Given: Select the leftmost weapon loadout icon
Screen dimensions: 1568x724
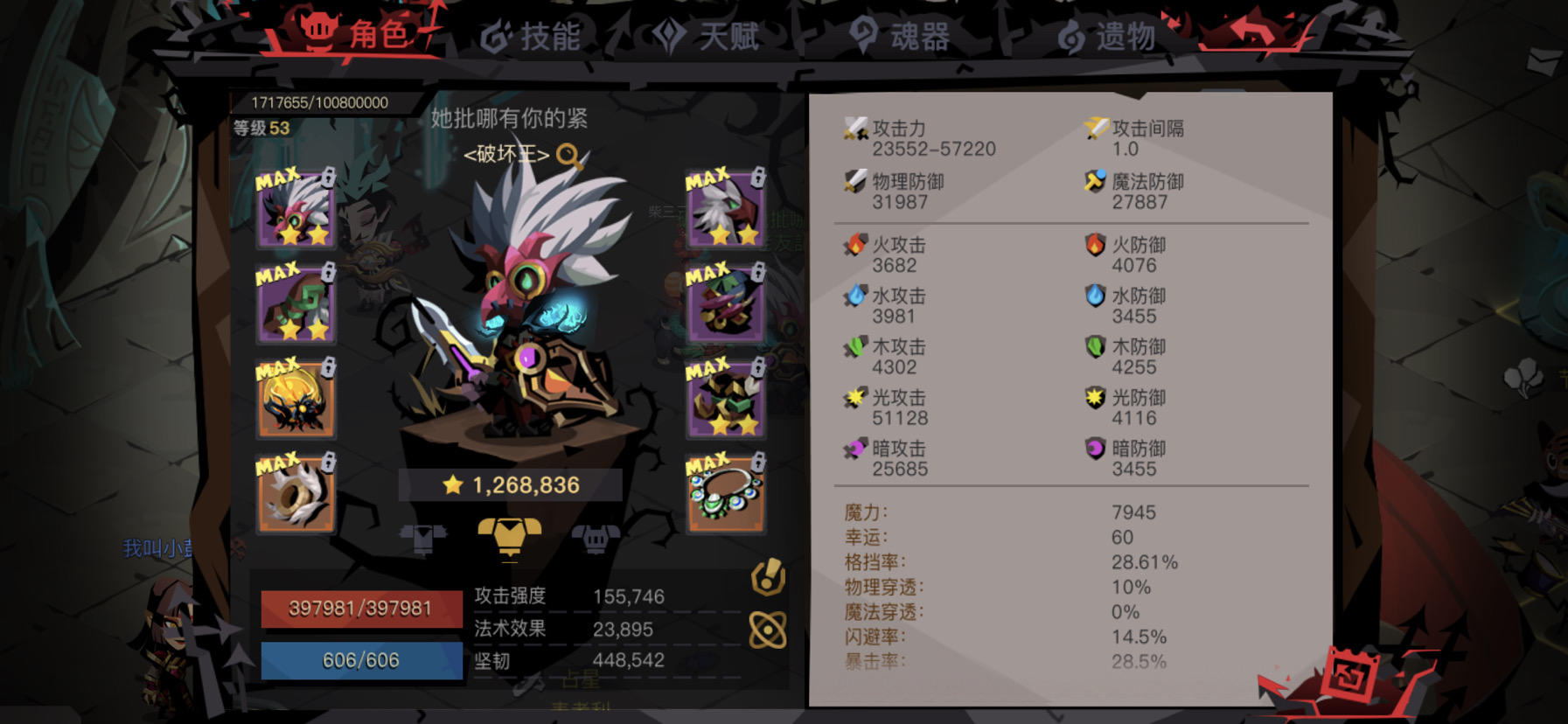Looking at the screenshot, I should click(422, 540).
